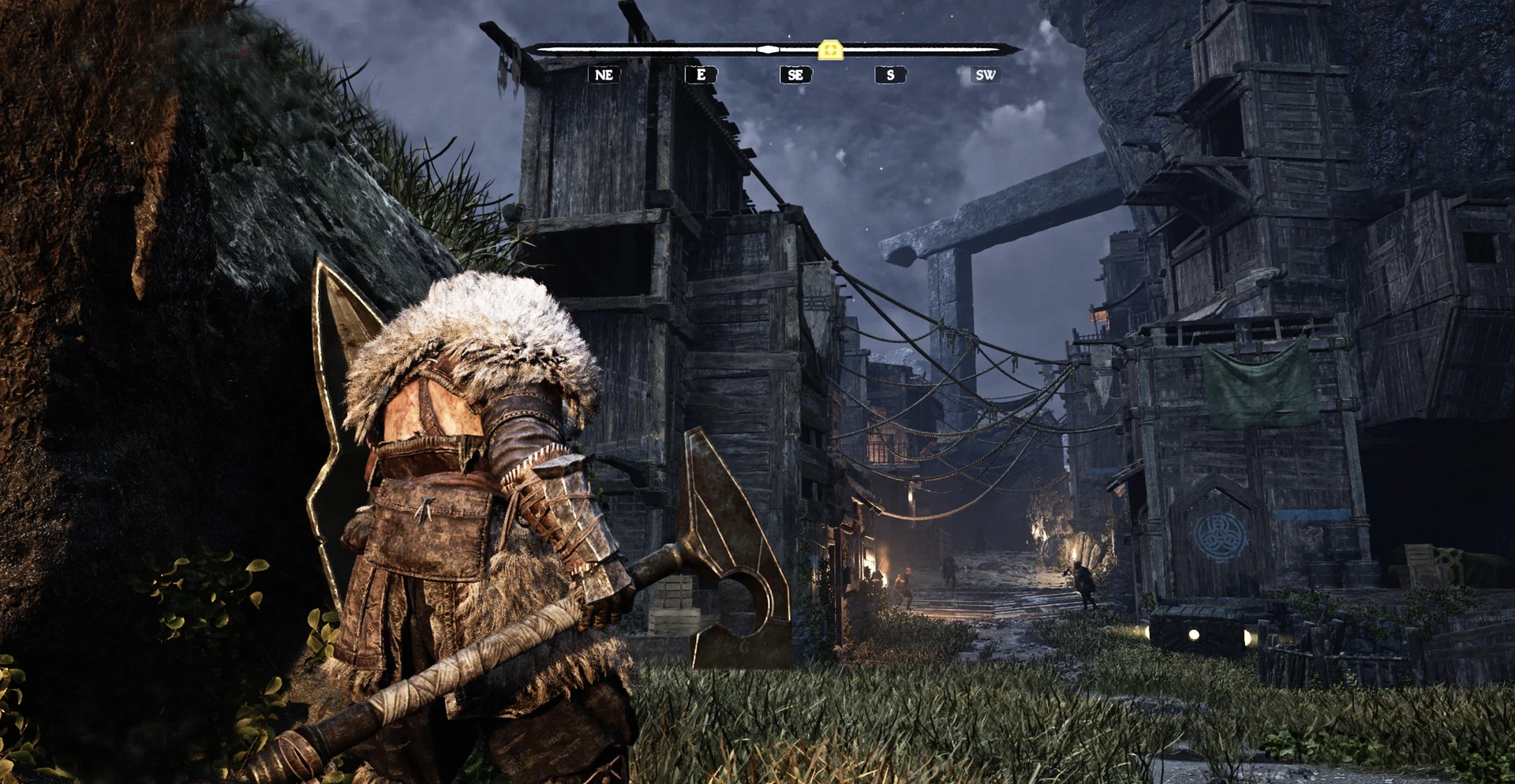Click the yellow objective marker on the compass
This screenshot has height=784, width=1515.
(830, 50)
